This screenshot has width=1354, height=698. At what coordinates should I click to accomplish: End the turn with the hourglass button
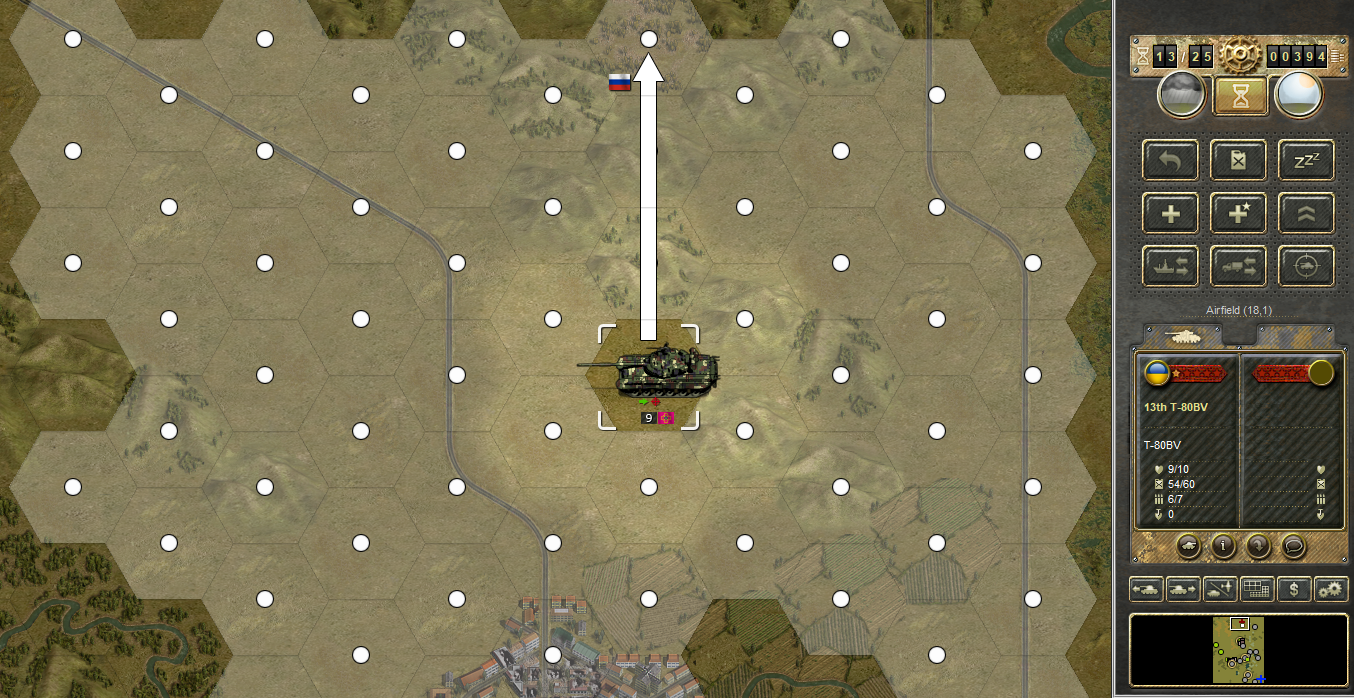[x=1240, y=95]
